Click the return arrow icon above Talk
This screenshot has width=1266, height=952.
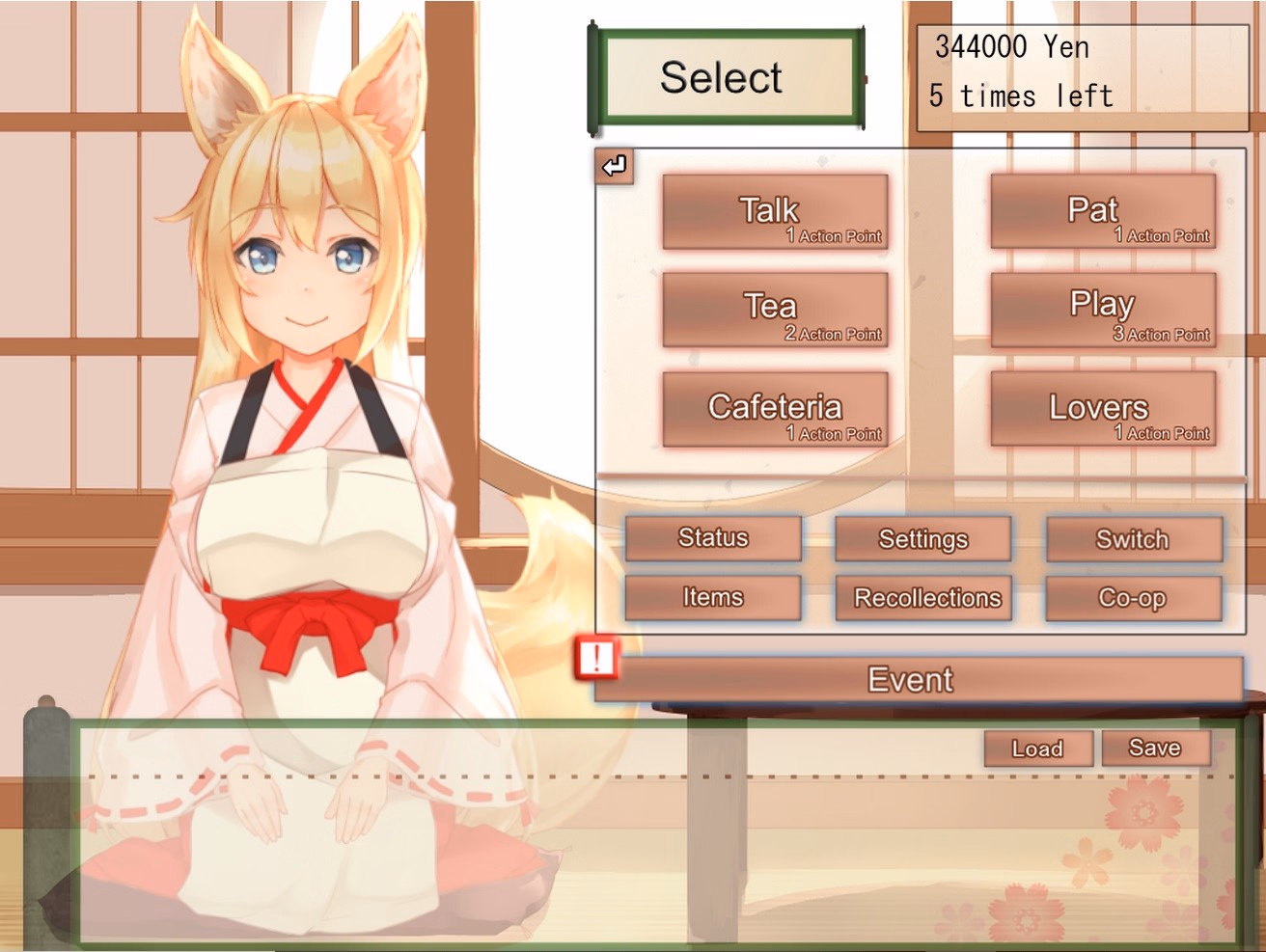(x=613, y=168)
